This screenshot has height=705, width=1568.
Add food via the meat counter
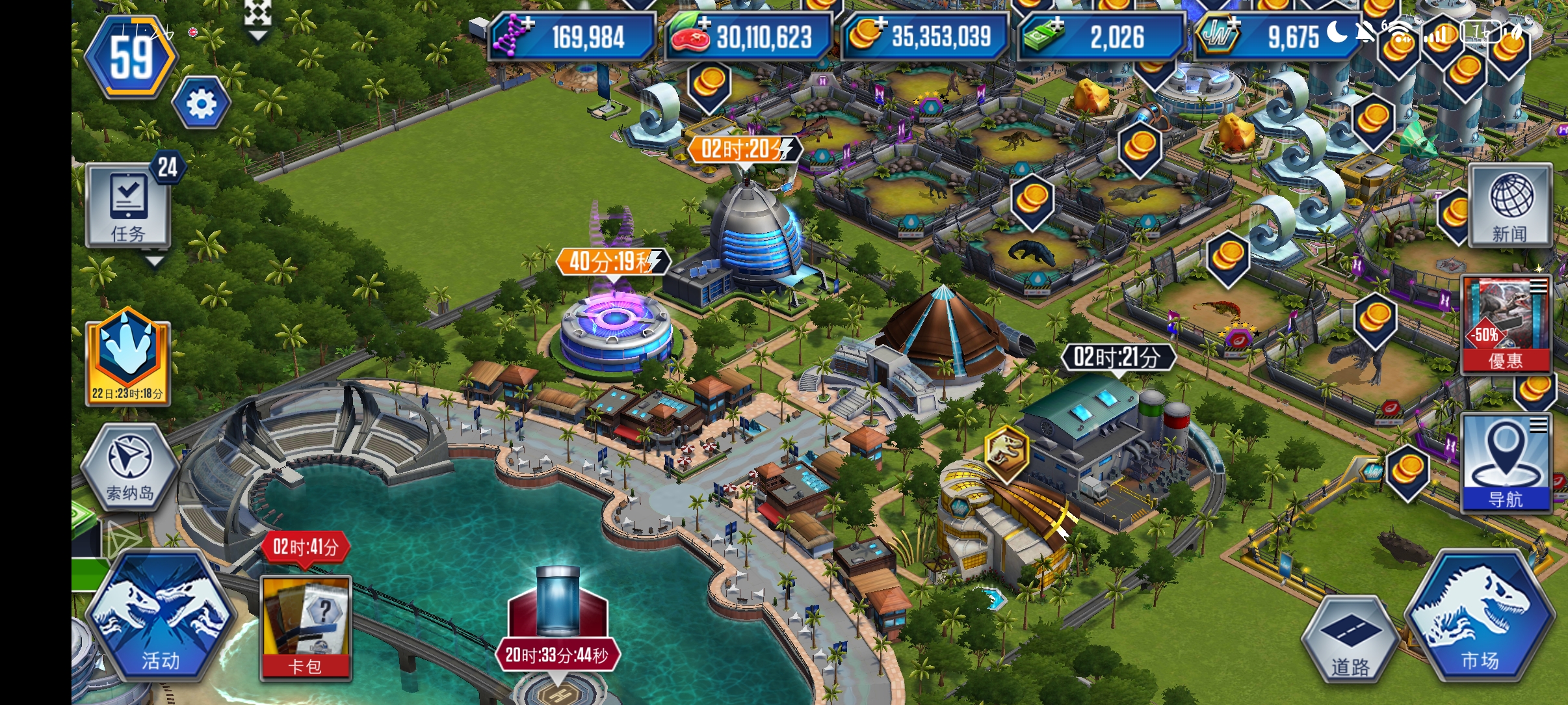(x=749, y=36)
